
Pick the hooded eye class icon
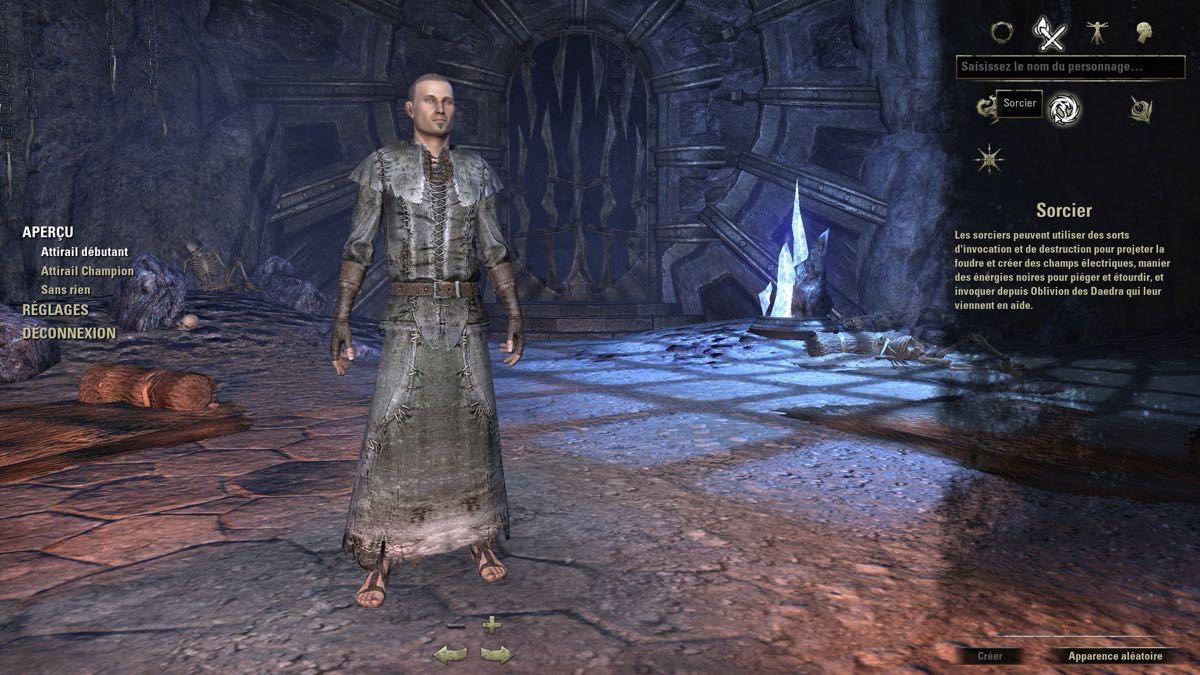[x=1141, y=109]
